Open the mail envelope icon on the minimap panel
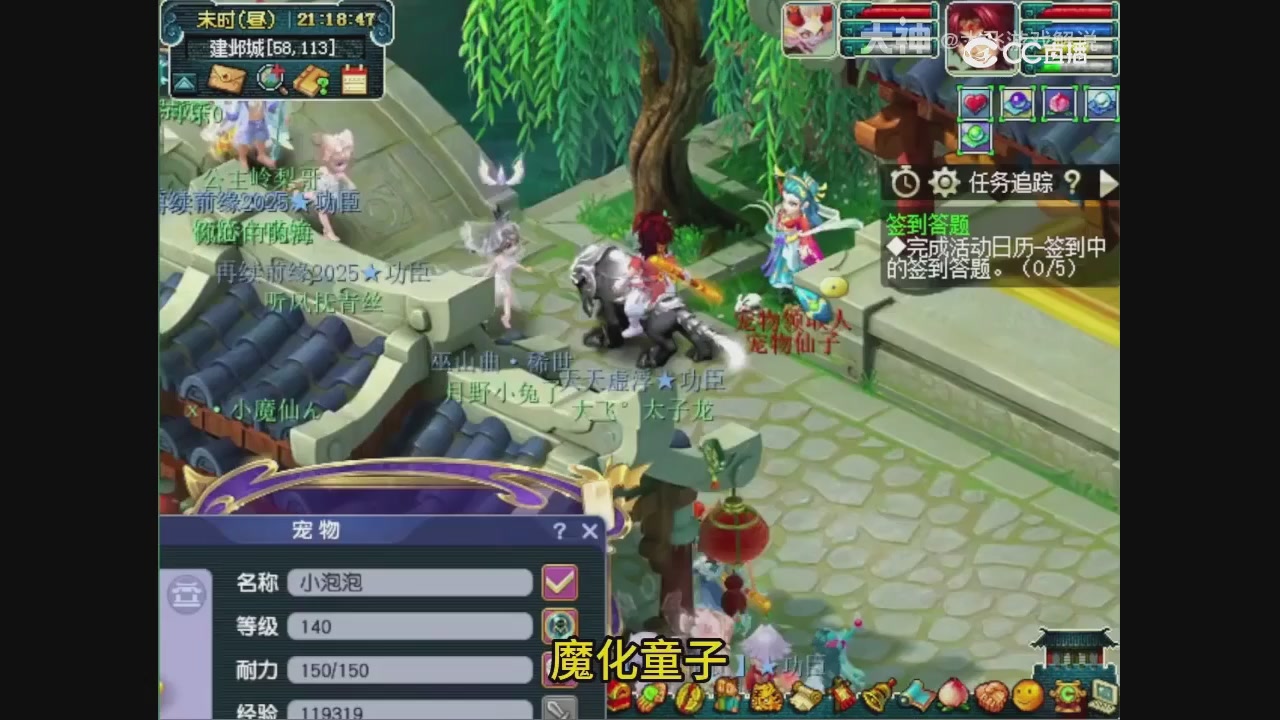This screenshot has height=720, width=1280. point(226,78)
